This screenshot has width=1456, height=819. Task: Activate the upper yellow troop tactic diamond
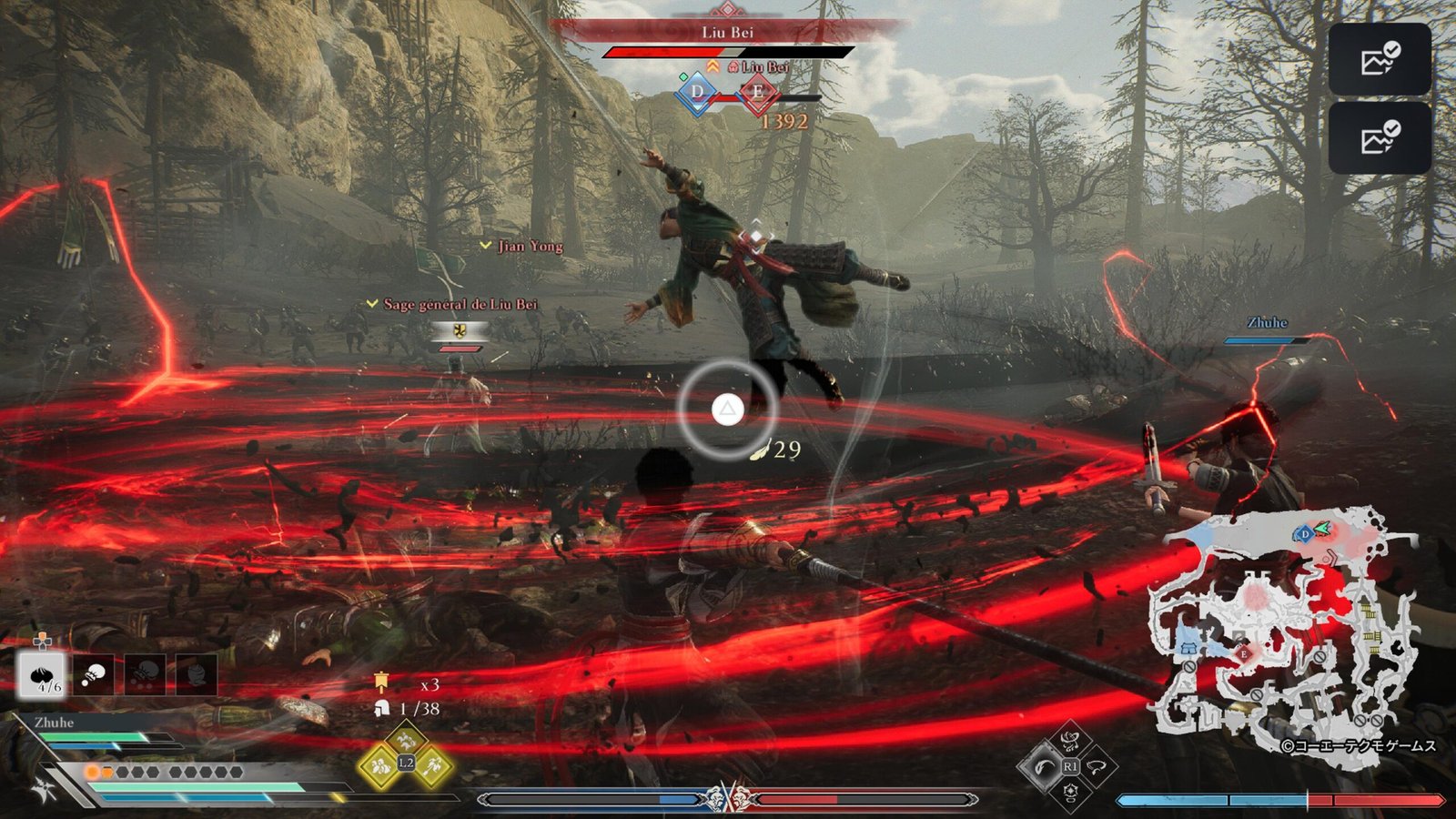pos(406,741)
